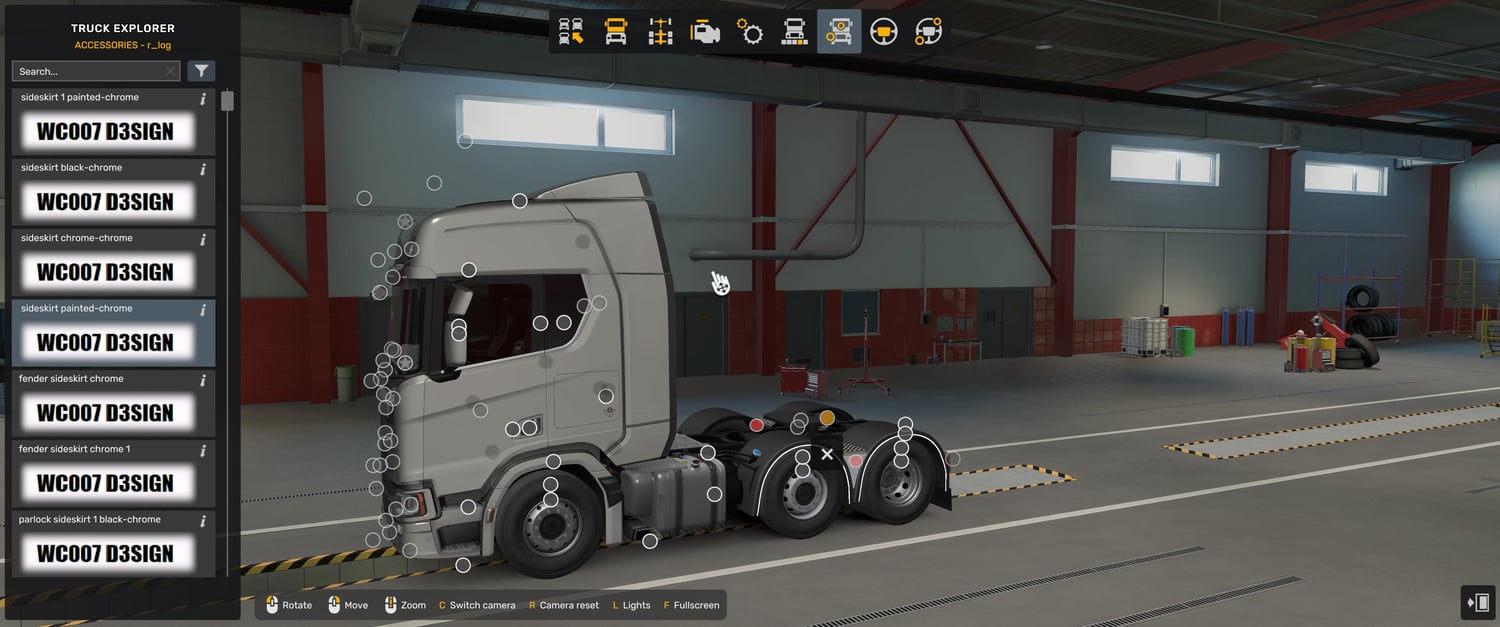Click the Search field in Truck Explorer
The width and height of the screenshot is (1500, 627).
[x=88, y=72]
